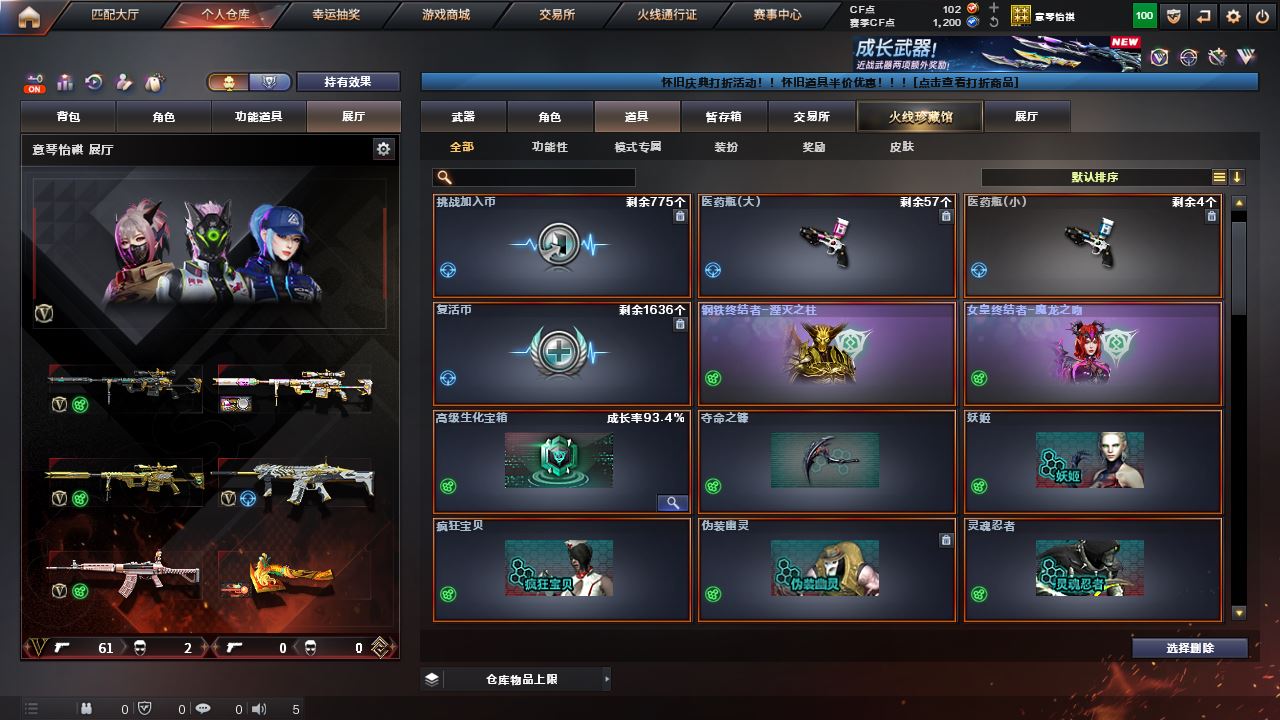Open the 仓库物品上限 expander
This screenshot has height=720, width=1280.
point(515,679)
